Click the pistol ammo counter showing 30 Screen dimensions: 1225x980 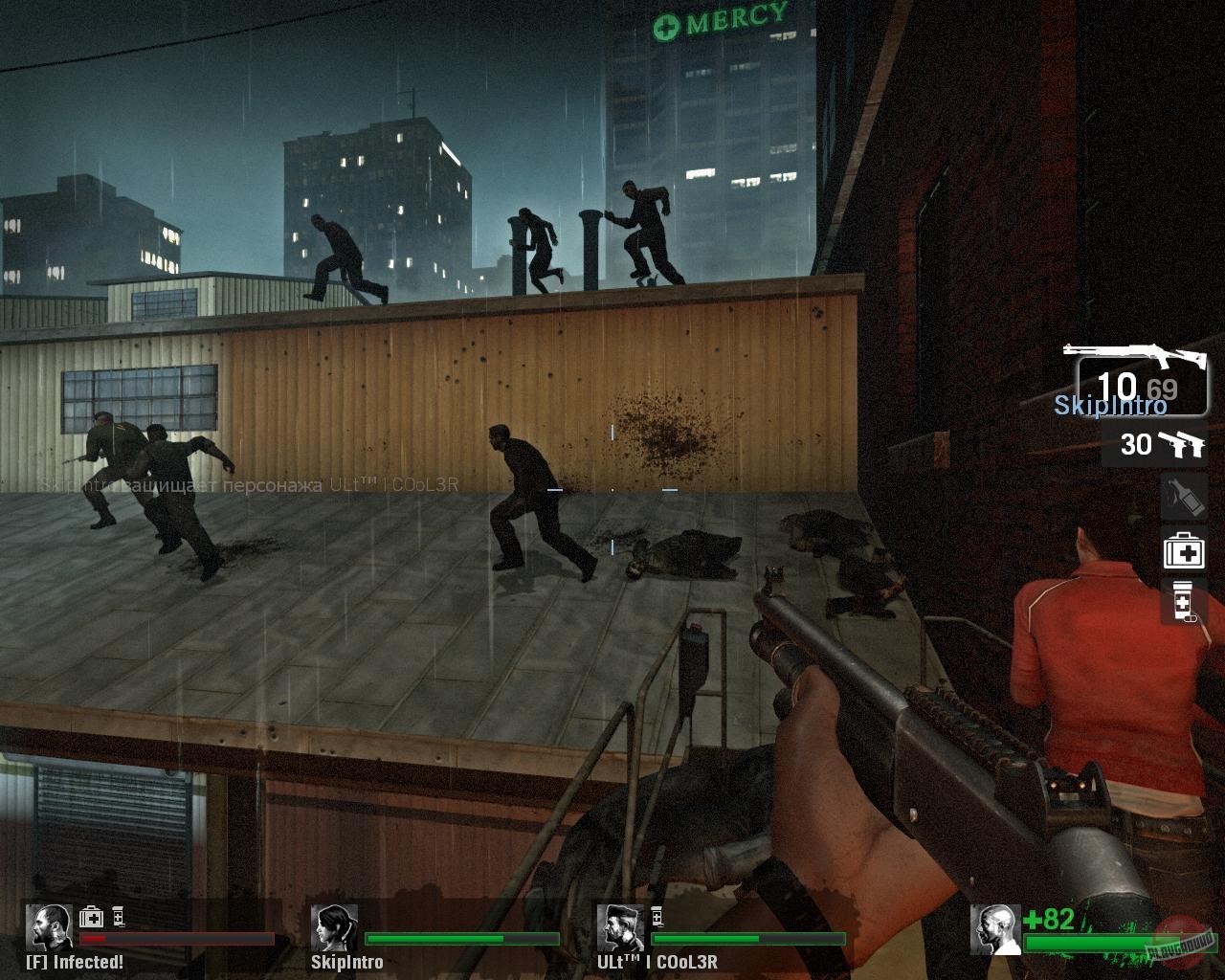pyautogui.click(x=1136, y=444)
